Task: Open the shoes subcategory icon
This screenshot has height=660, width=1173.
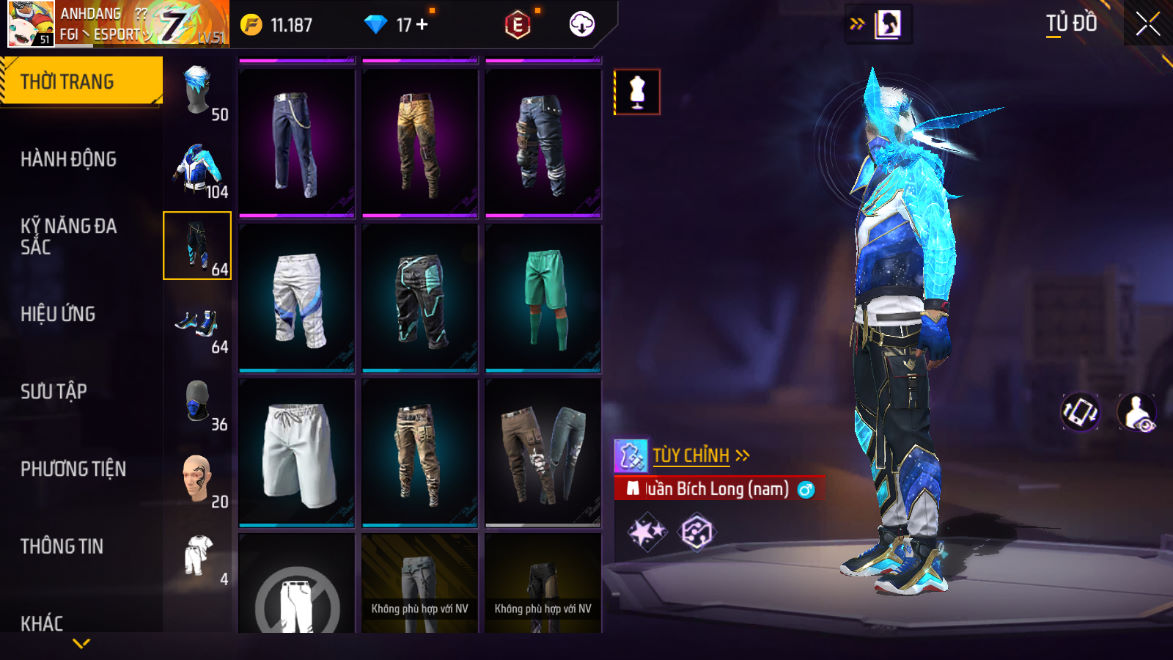Action: pyautogui.click(x=197, y=322)
